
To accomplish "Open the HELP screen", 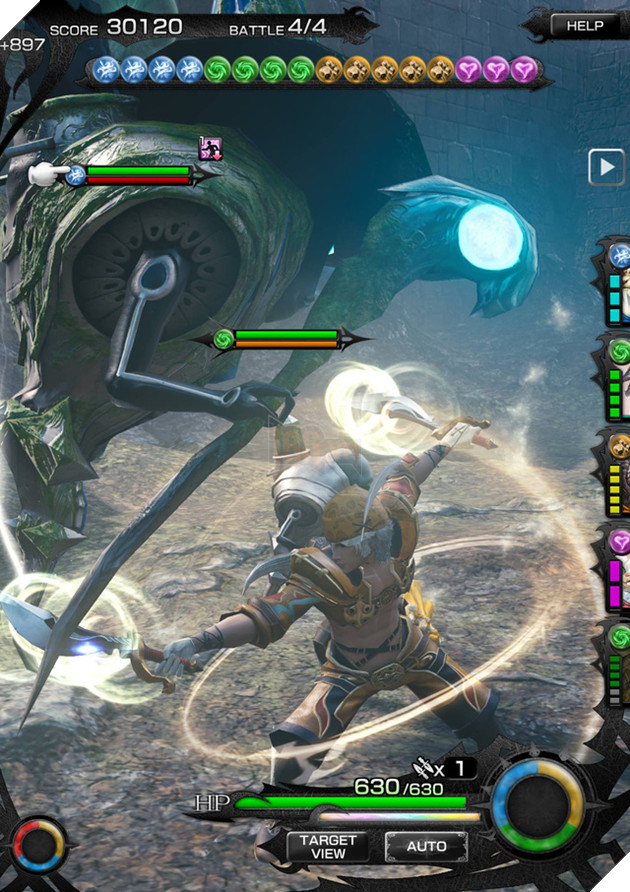I will pyautogui.click(x=585, y=26).
